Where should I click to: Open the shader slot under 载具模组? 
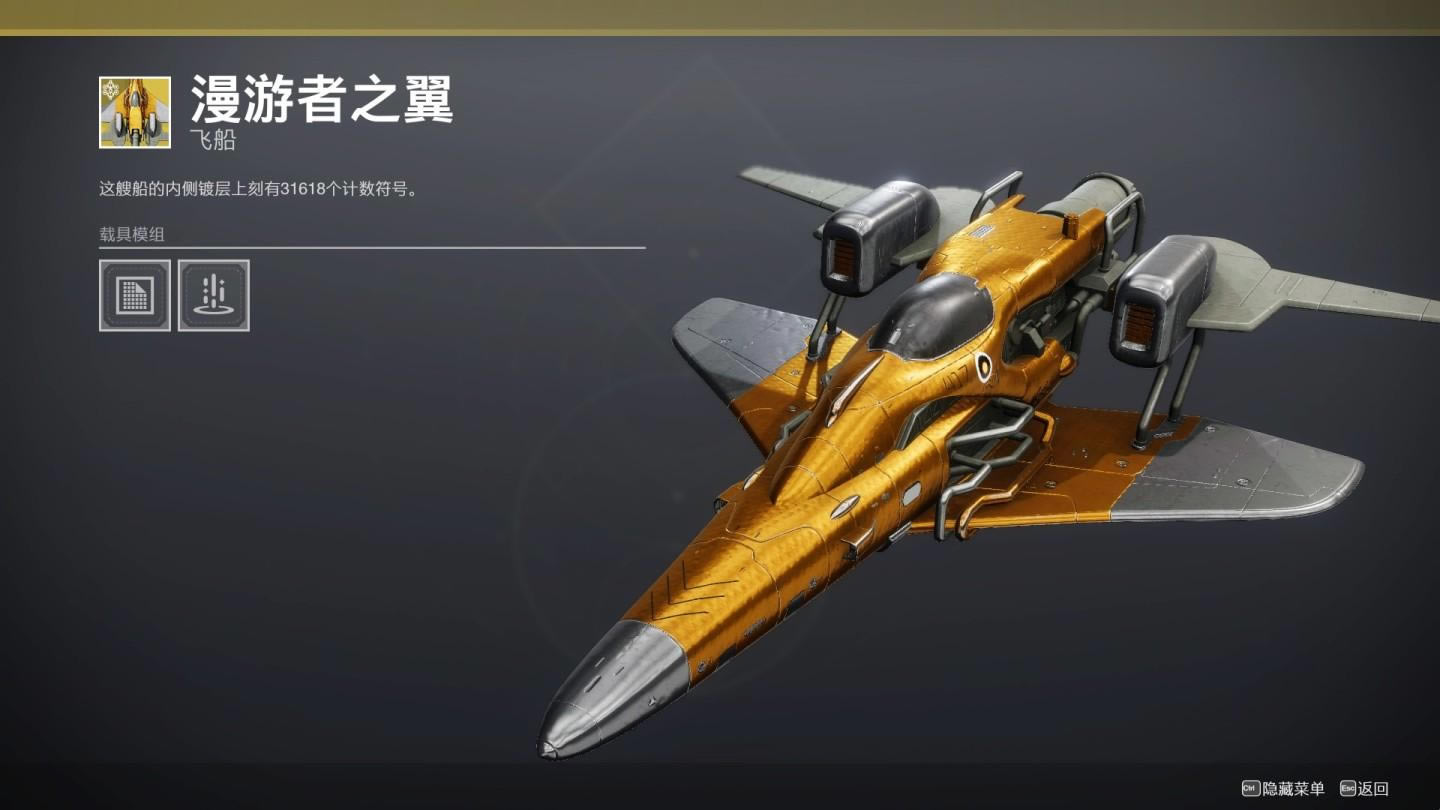(x=135, y=295)
